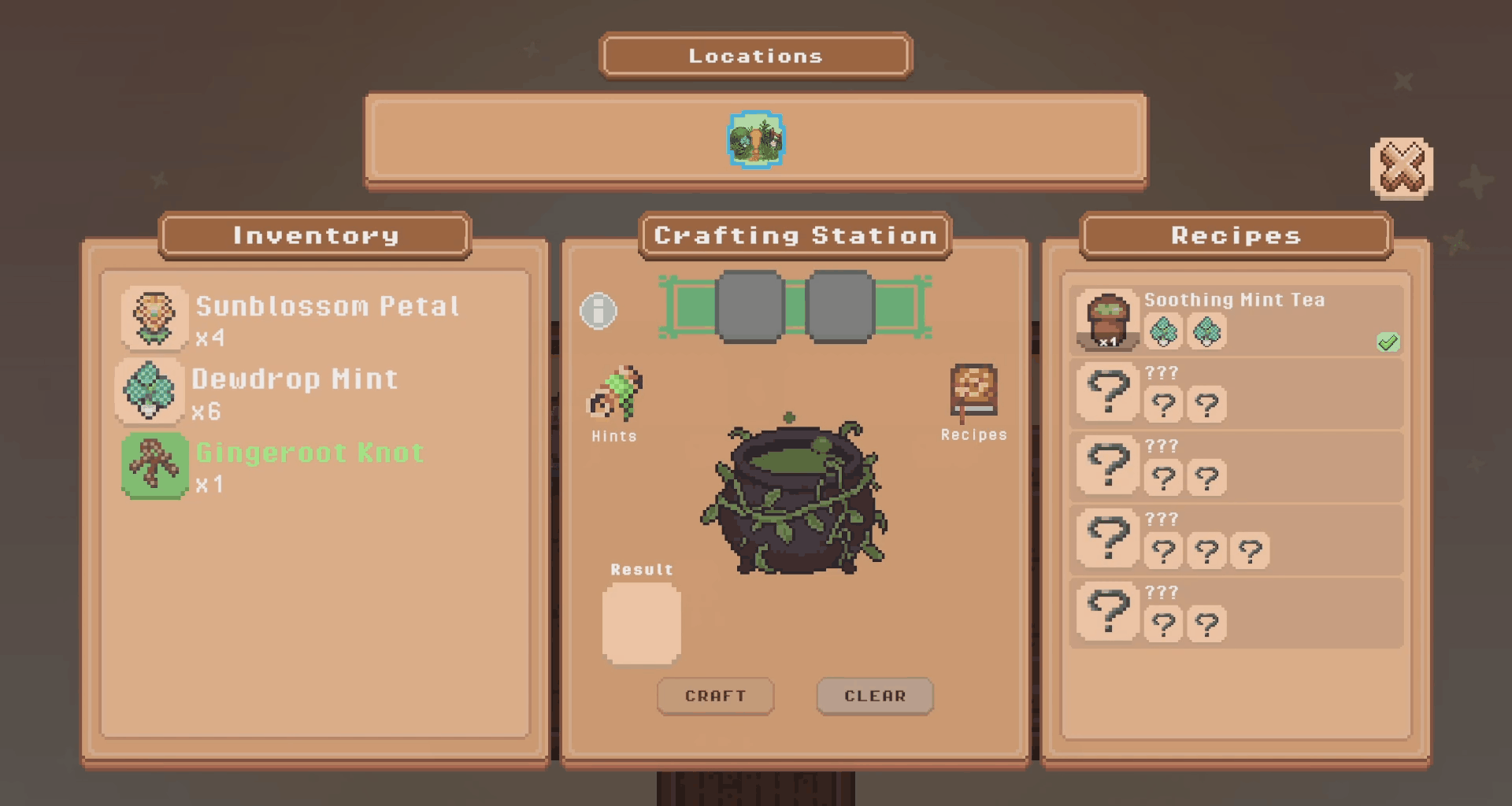The image size is (1512, 806).
Task: Clear the crafting station ingredients
Action: [x=875, y=696]
